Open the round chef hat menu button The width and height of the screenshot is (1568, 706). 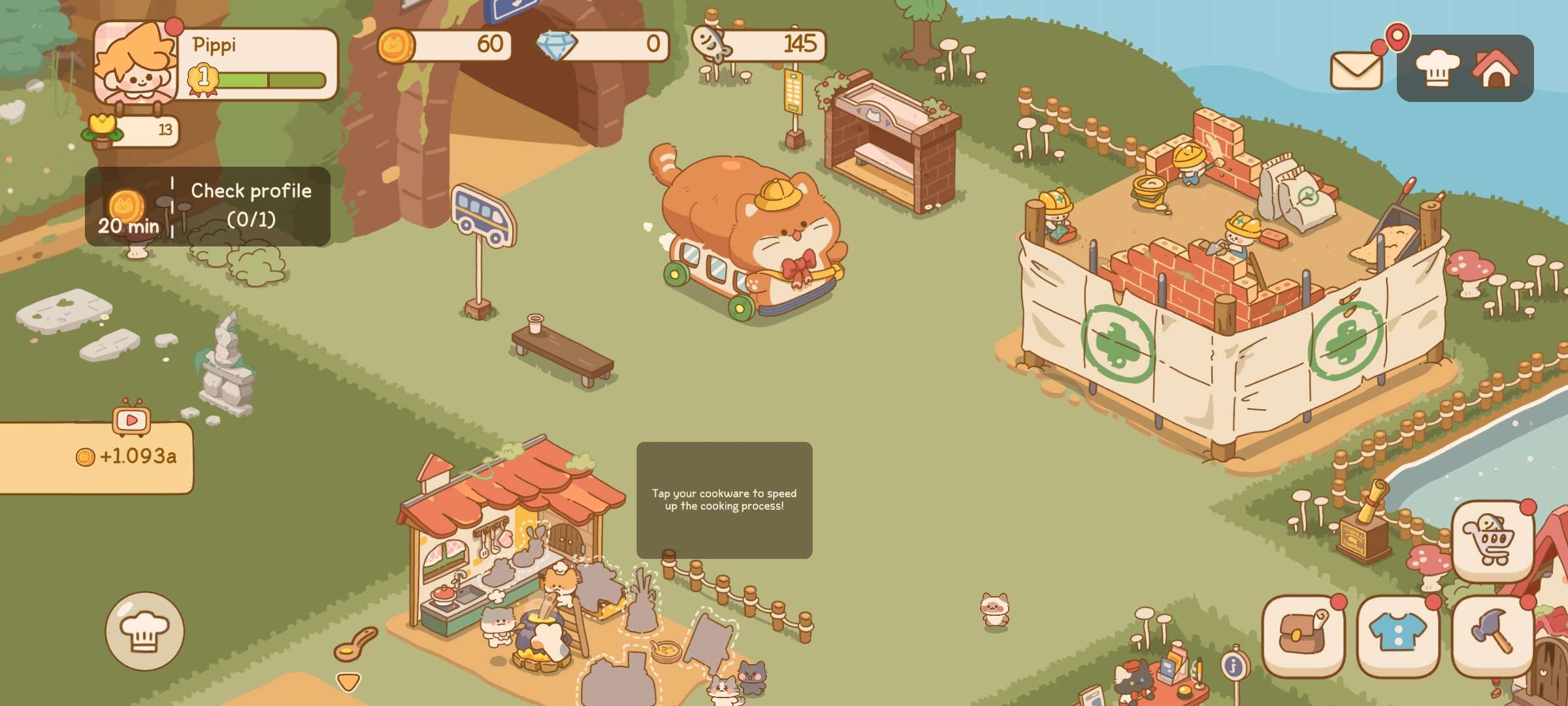click(x=144, y=631)
